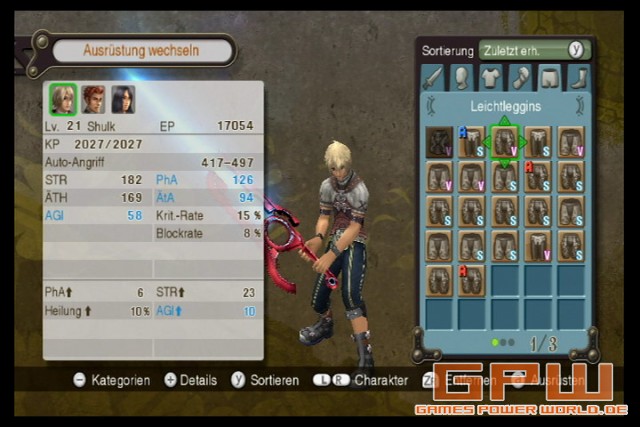The height and width of the screenshot is (427, 640).
Task: Switch to the head armor tab
Action: (x=461, y=77)
